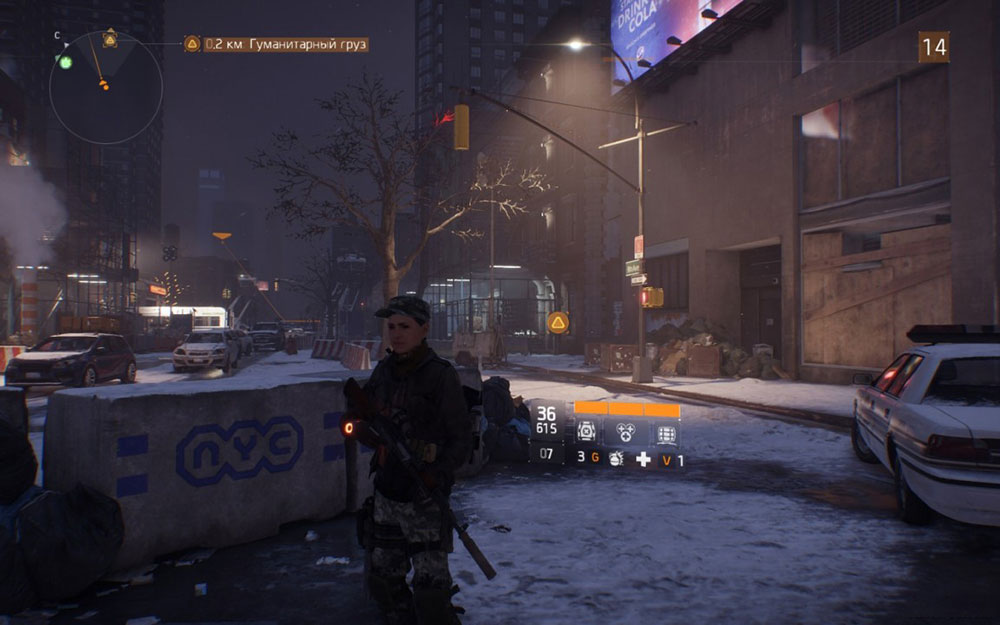1000x625 pixels.
Task: Select the grenade icon
Action: (x=616, y=460)
